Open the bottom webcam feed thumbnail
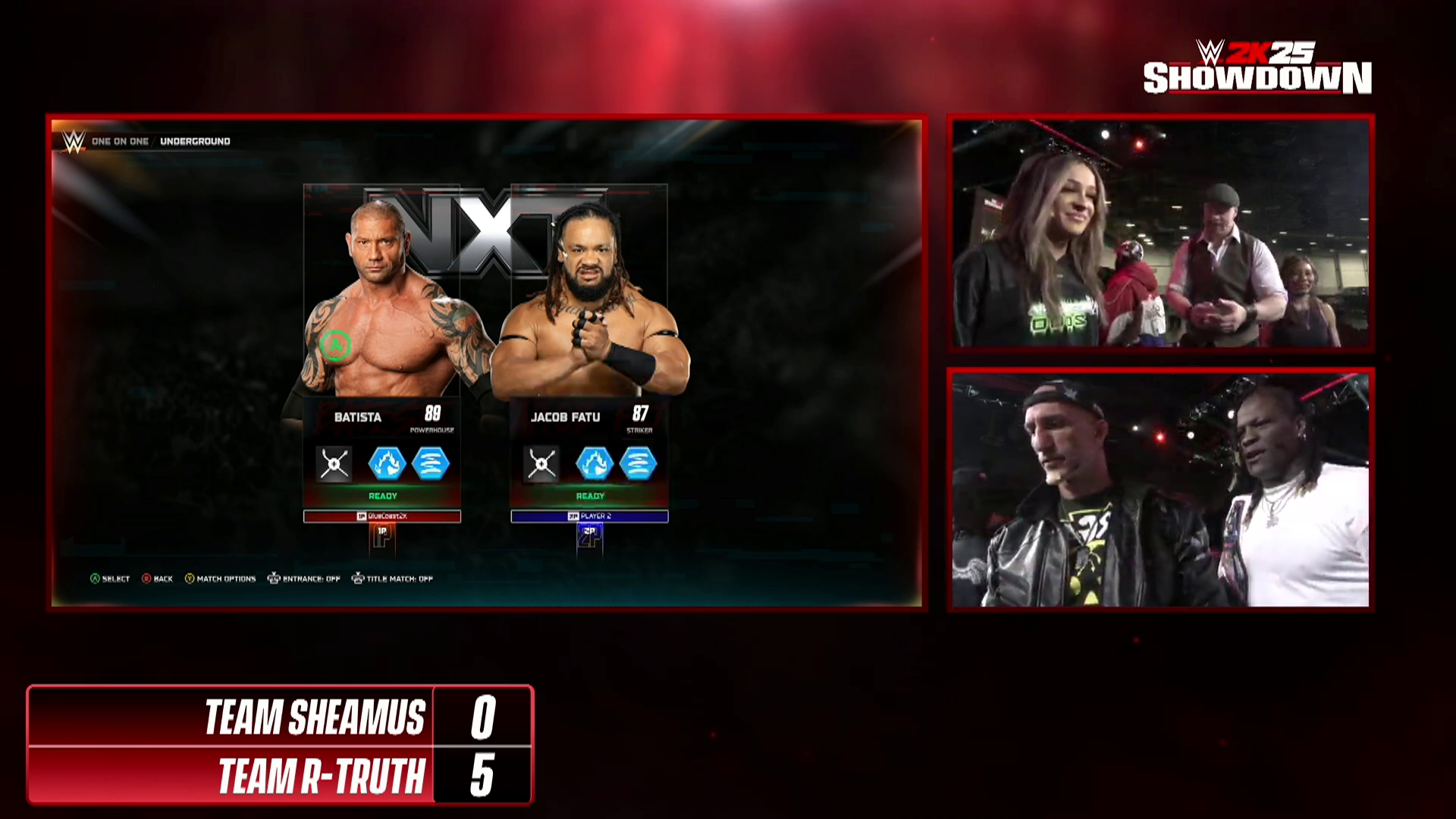Viewport: 1456px width, 819px height. pyautogui.click(x=1160, y=489)
